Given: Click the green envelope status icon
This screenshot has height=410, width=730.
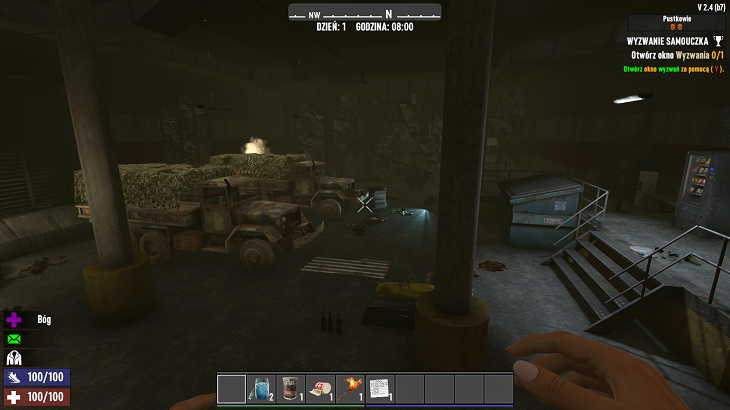Looking at the screenshot, I should point(14,339).
